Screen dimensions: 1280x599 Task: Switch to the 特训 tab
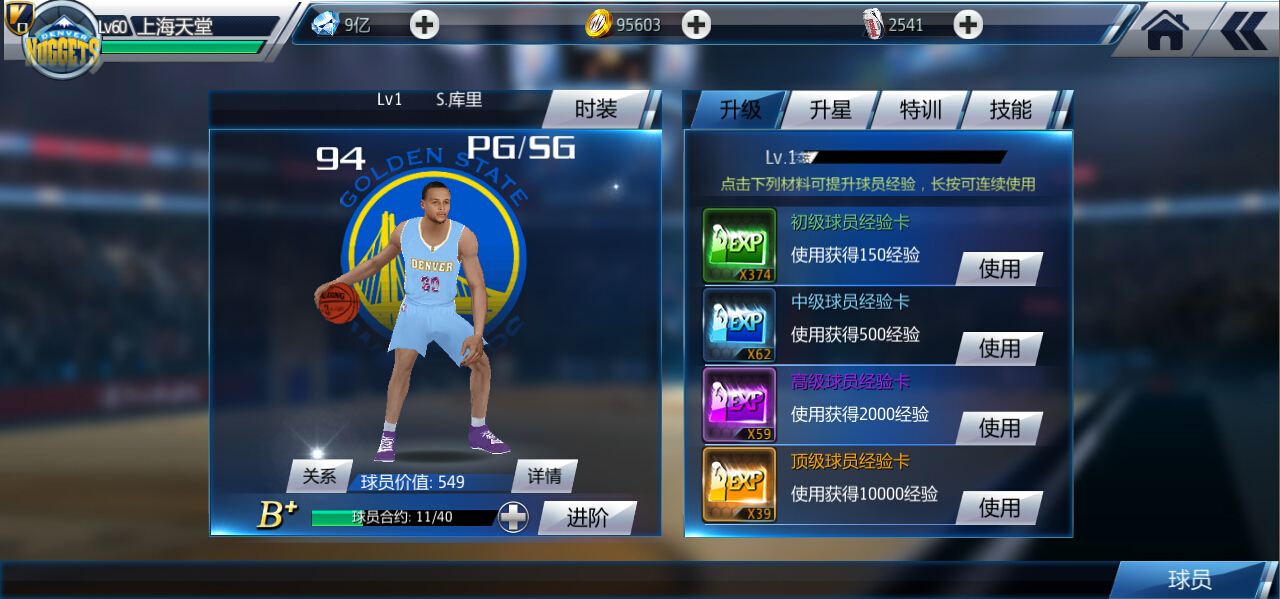[920, 110]
